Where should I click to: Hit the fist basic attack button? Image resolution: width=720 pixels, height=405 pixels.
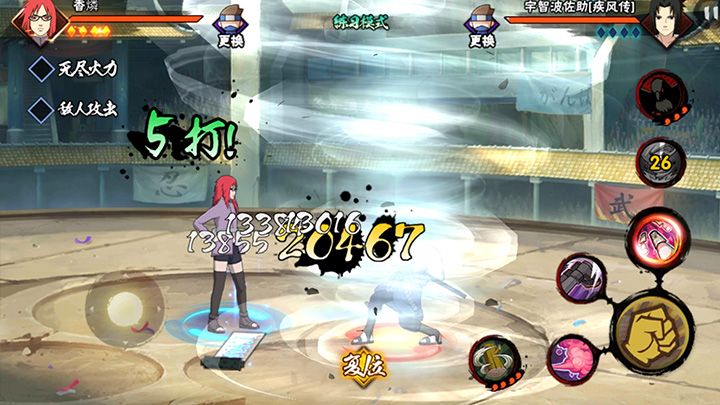click(x=652, y=329)
